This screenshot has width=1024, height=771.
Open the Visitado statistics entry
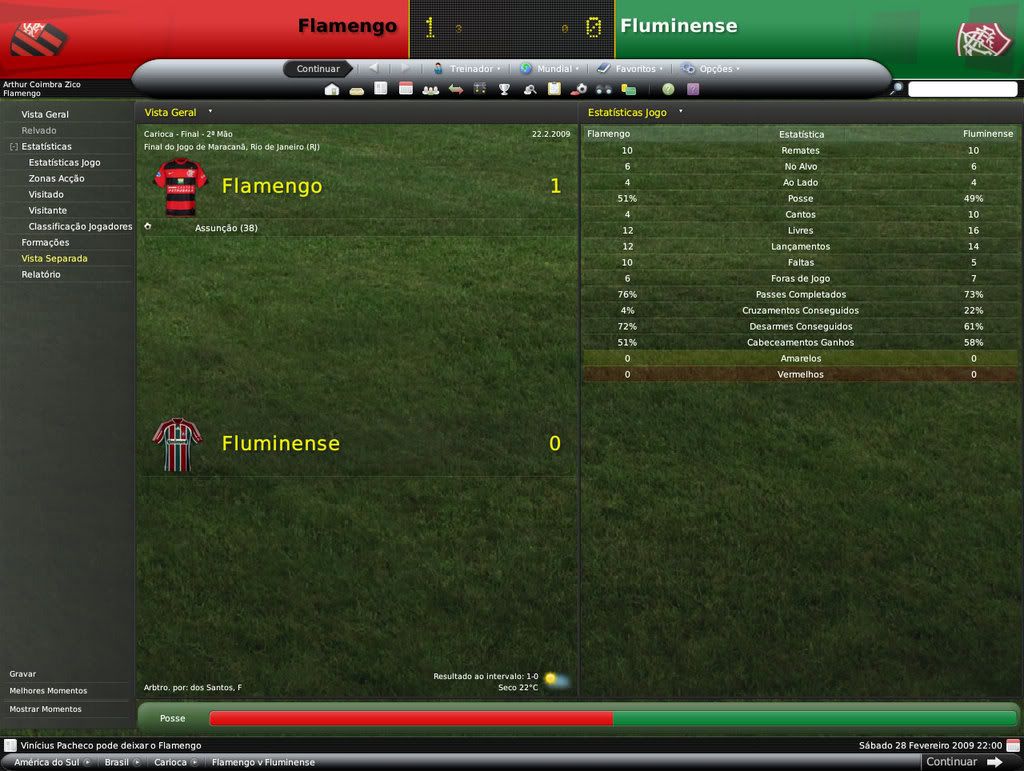pyautogui.click(x=46, y=194)
